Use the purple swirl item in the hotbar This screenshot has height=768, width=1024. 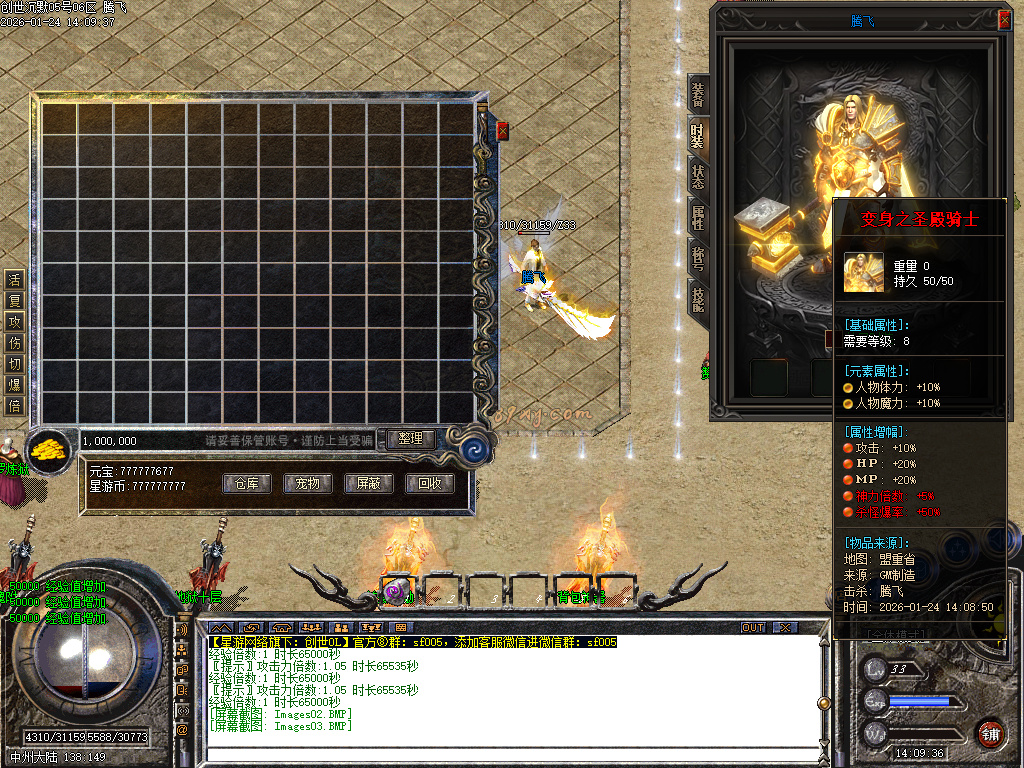tap(396, 591)
